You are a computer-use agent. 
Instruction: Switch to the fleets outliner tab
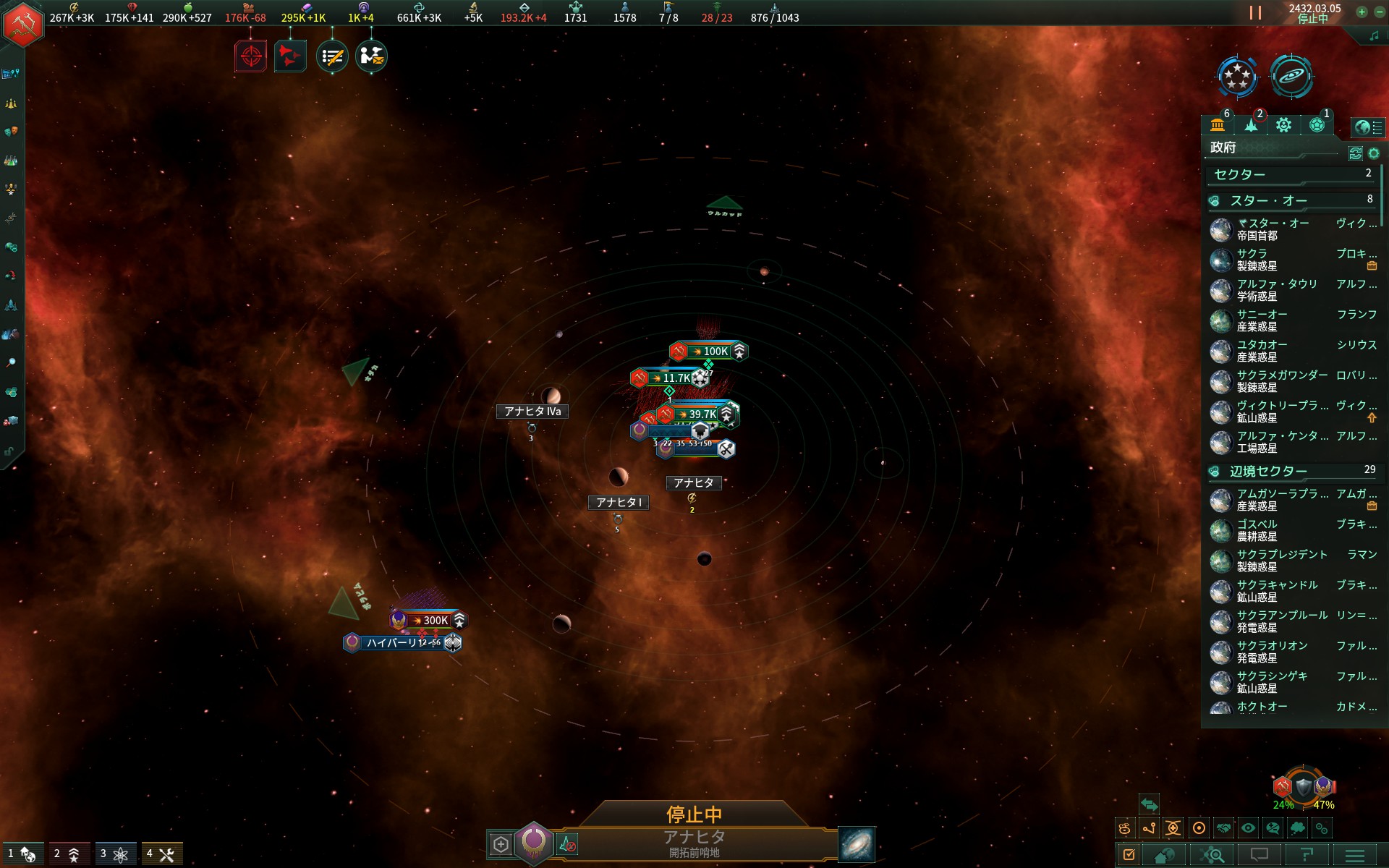1251,125
